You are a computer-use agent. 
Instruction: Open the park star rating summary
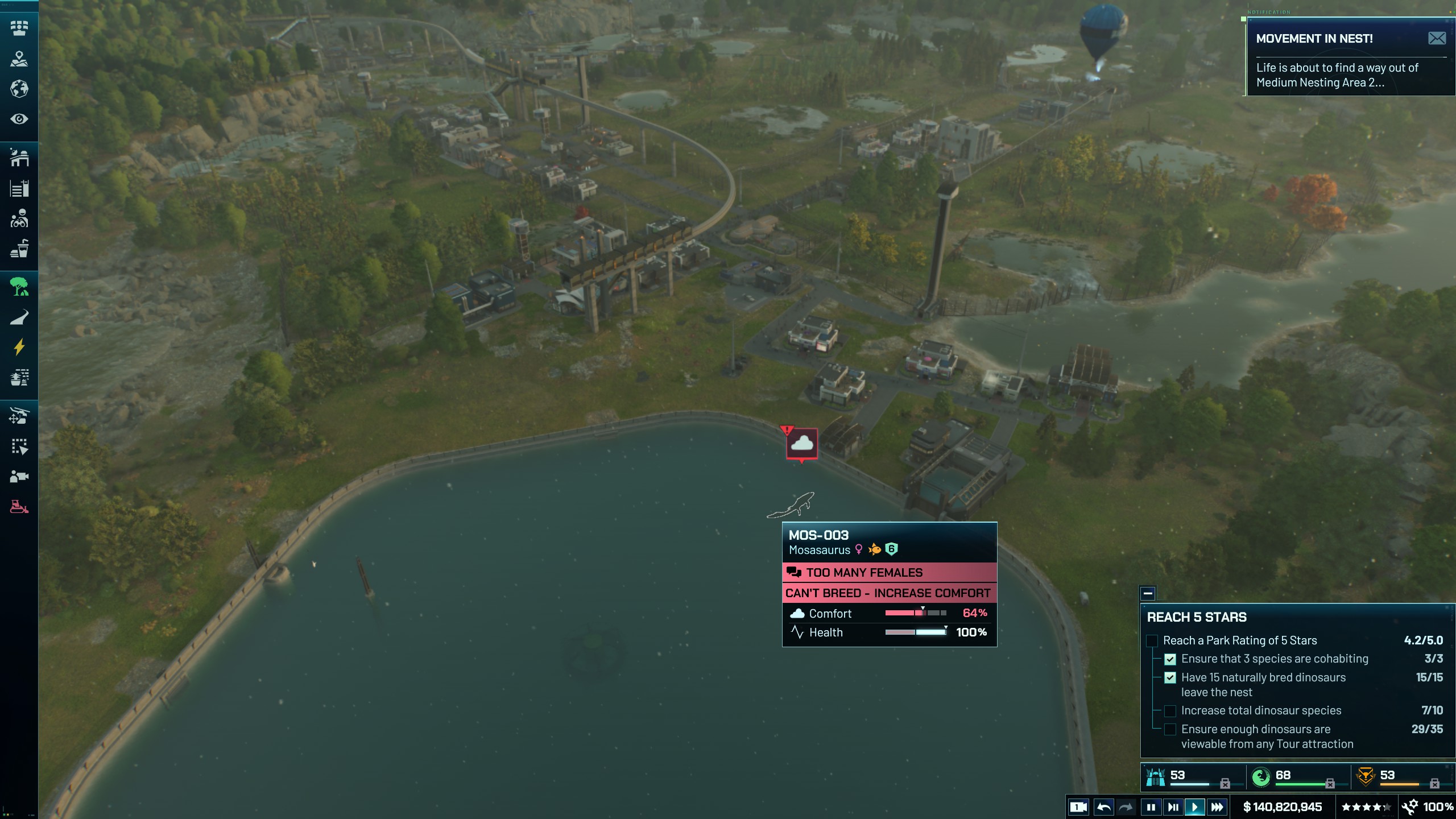click(x=1365, y=806)
